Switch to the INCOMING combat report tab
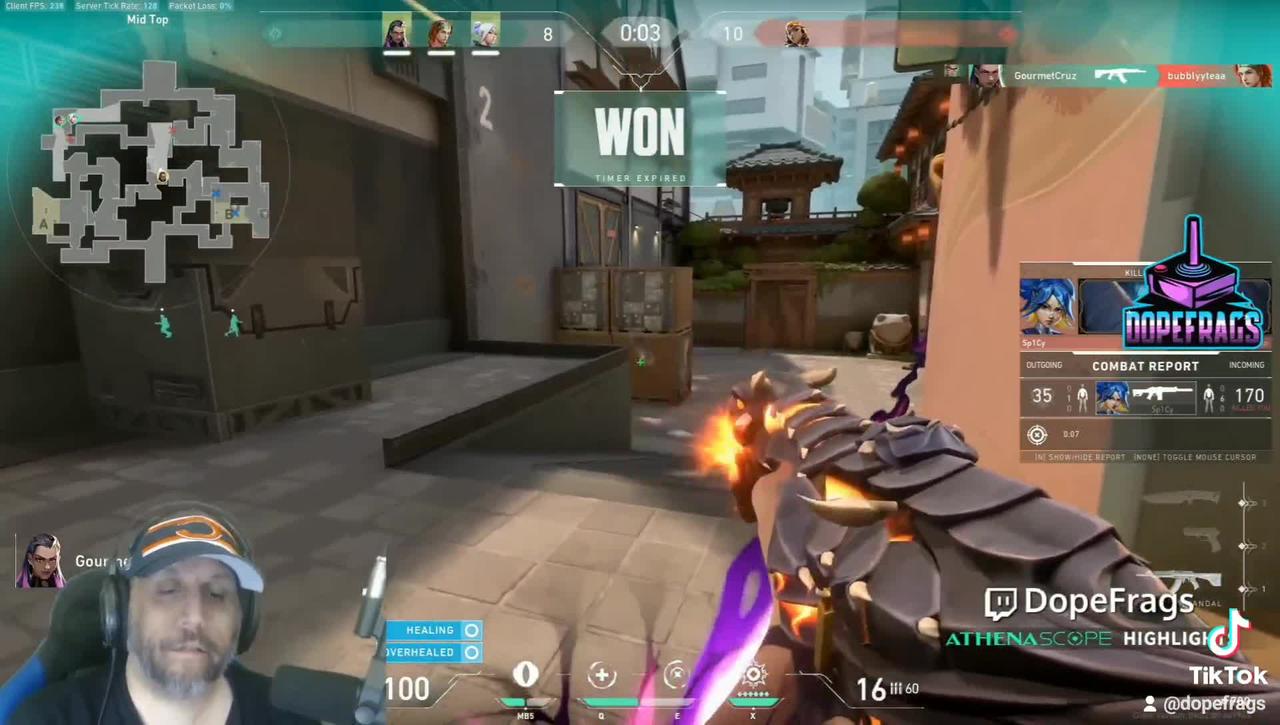This screenshot has width=1280, height=725. 1246,365
